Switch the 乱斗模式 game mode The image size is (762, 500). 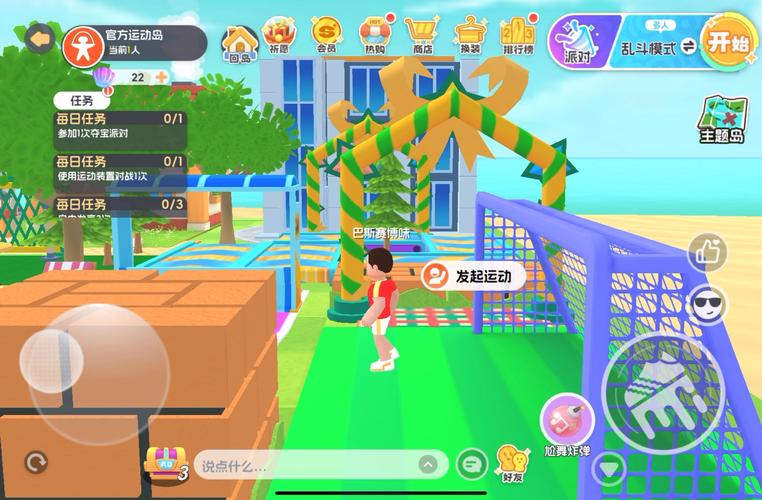click(661, 46)
